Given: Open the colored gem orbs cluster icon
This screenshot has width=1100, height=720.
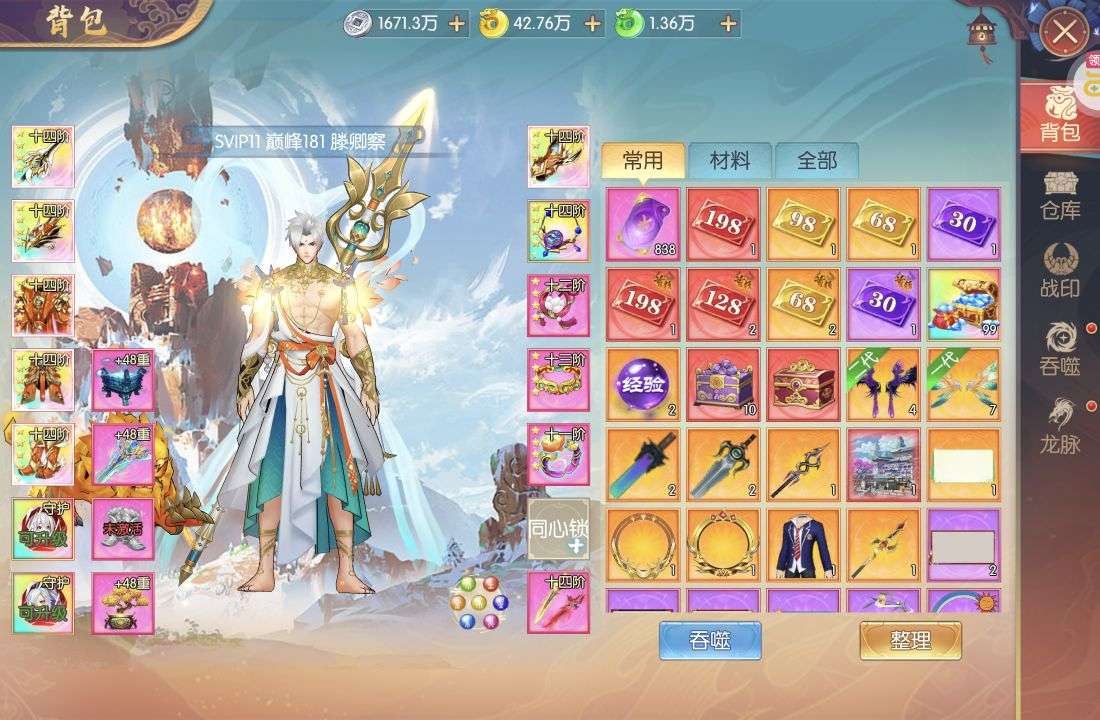Looking at the screenshot, I should (x=479, y=602).
